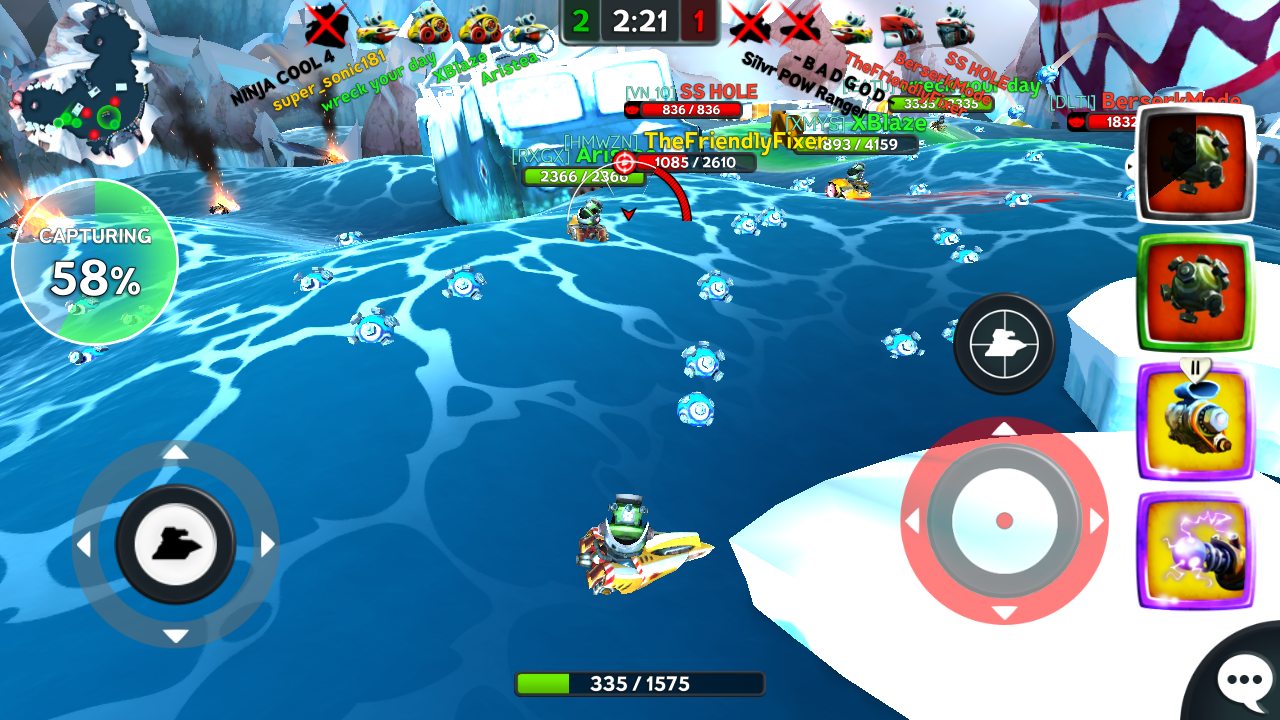
Task: Select the green-bordered mine weapon slot
Action: [x=1195, y=292]
